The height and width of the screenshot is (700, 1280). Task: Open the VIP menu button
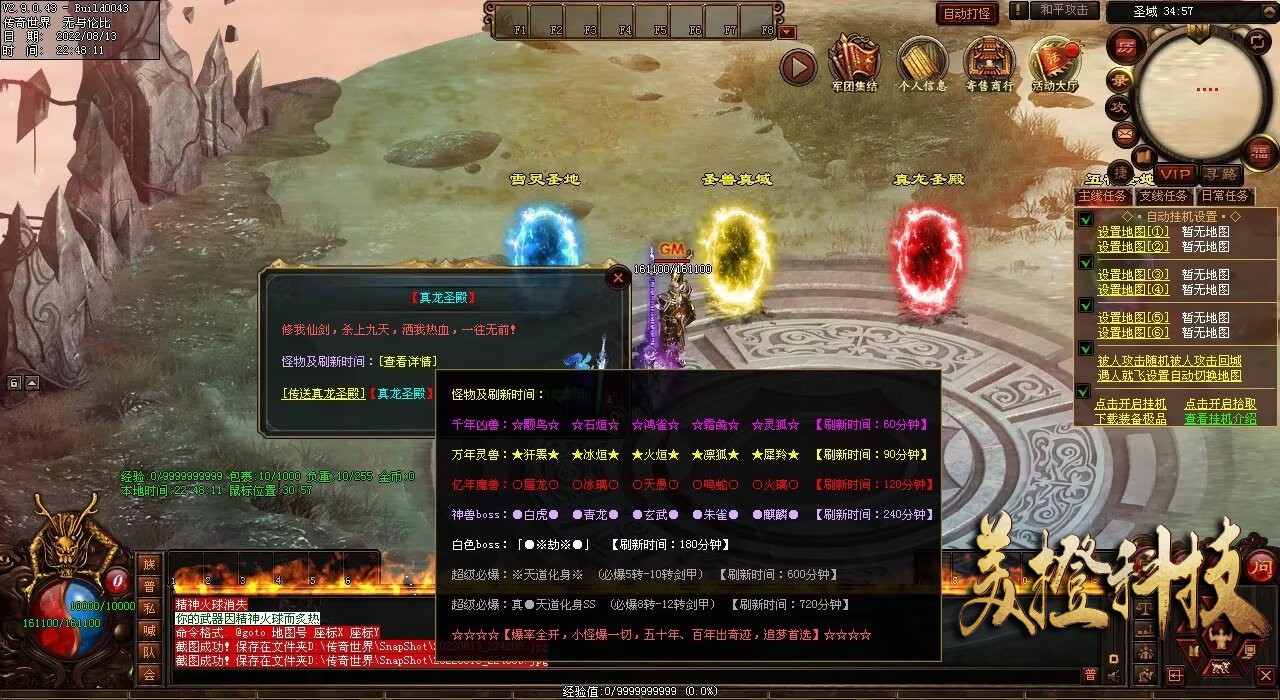(1176, 174)
